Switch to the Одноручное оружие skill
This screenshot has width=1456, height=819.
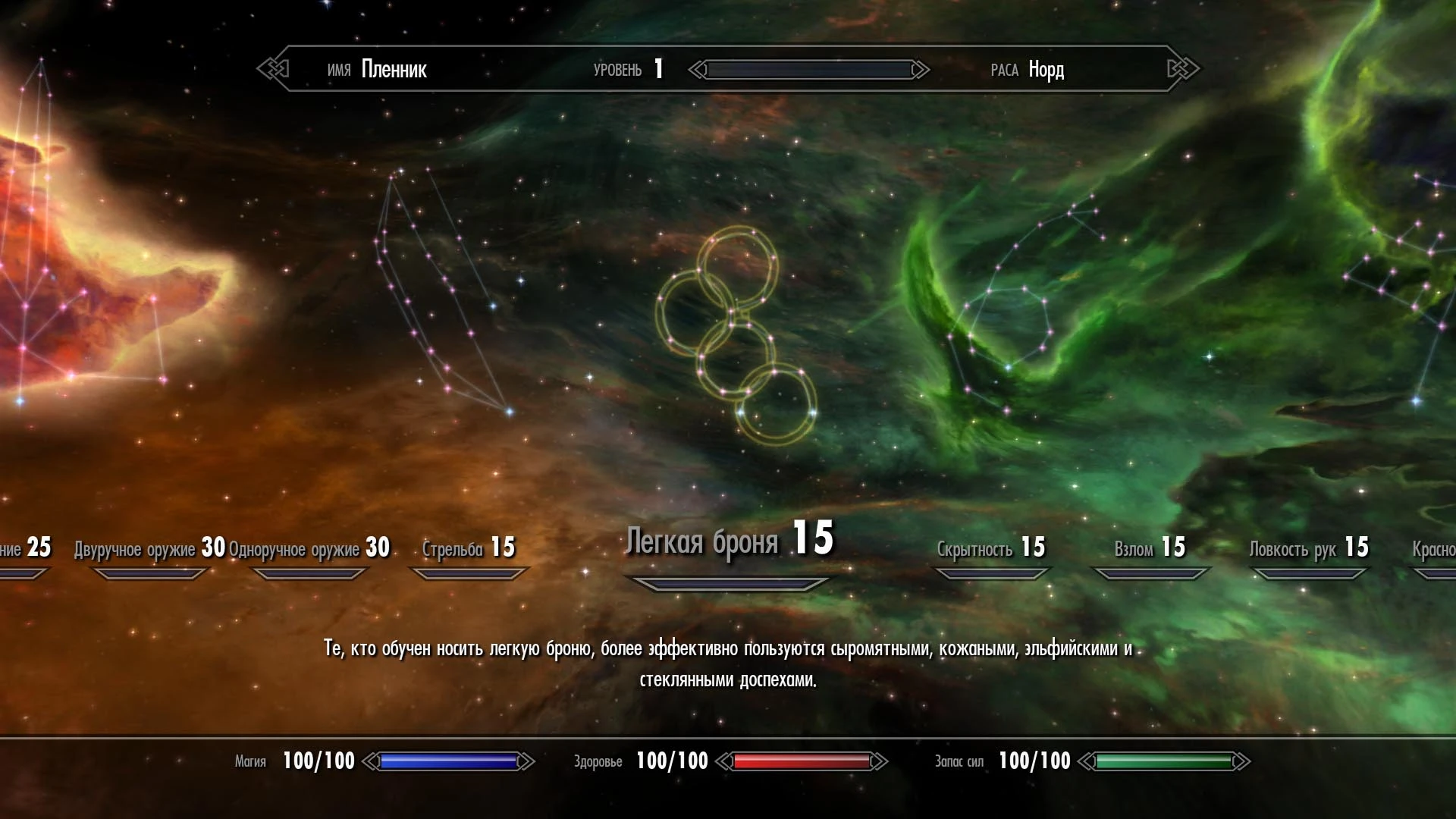click(x=309, y=548)
